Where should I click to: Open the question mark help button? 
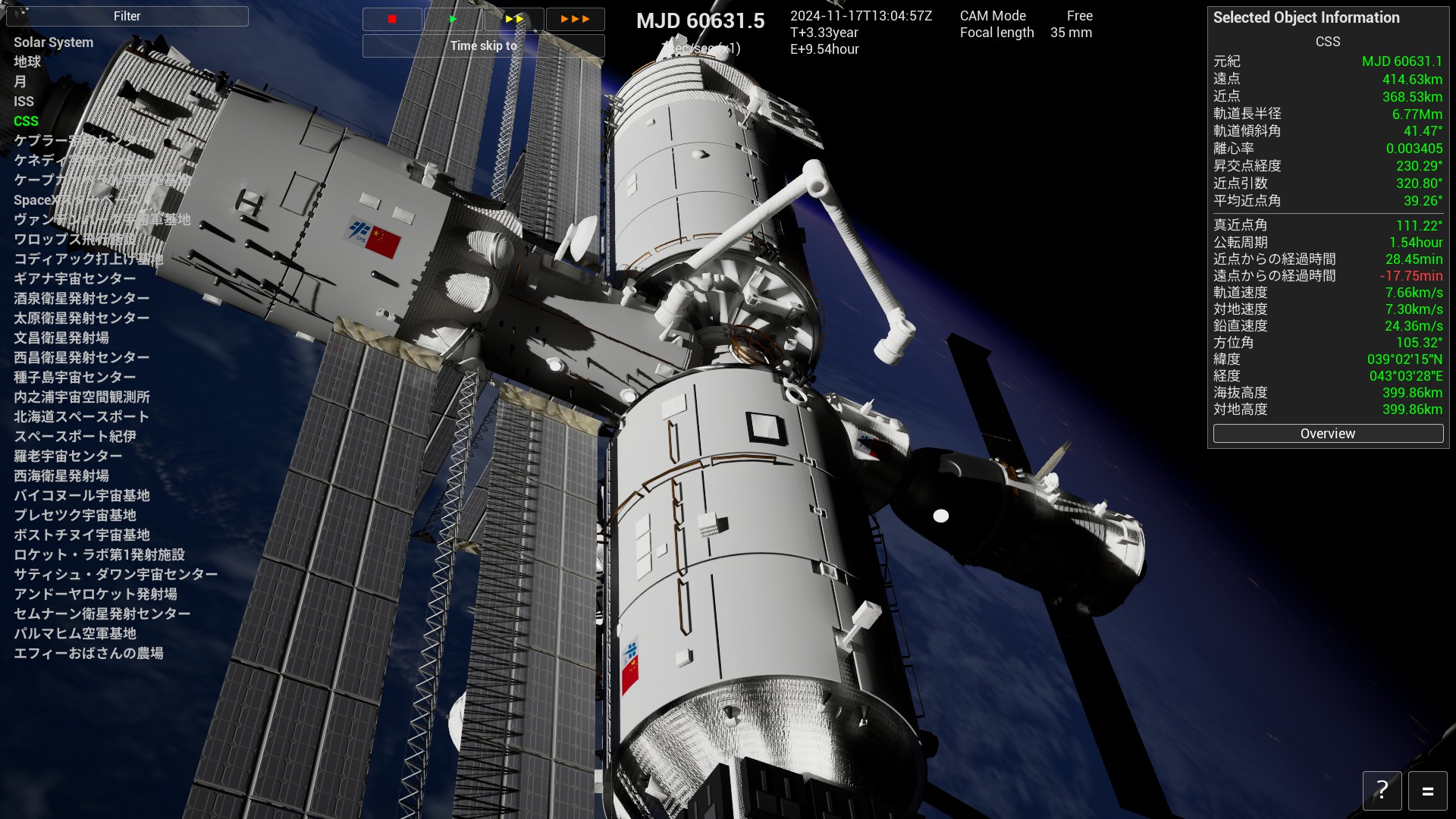[x=1382, y=791]
